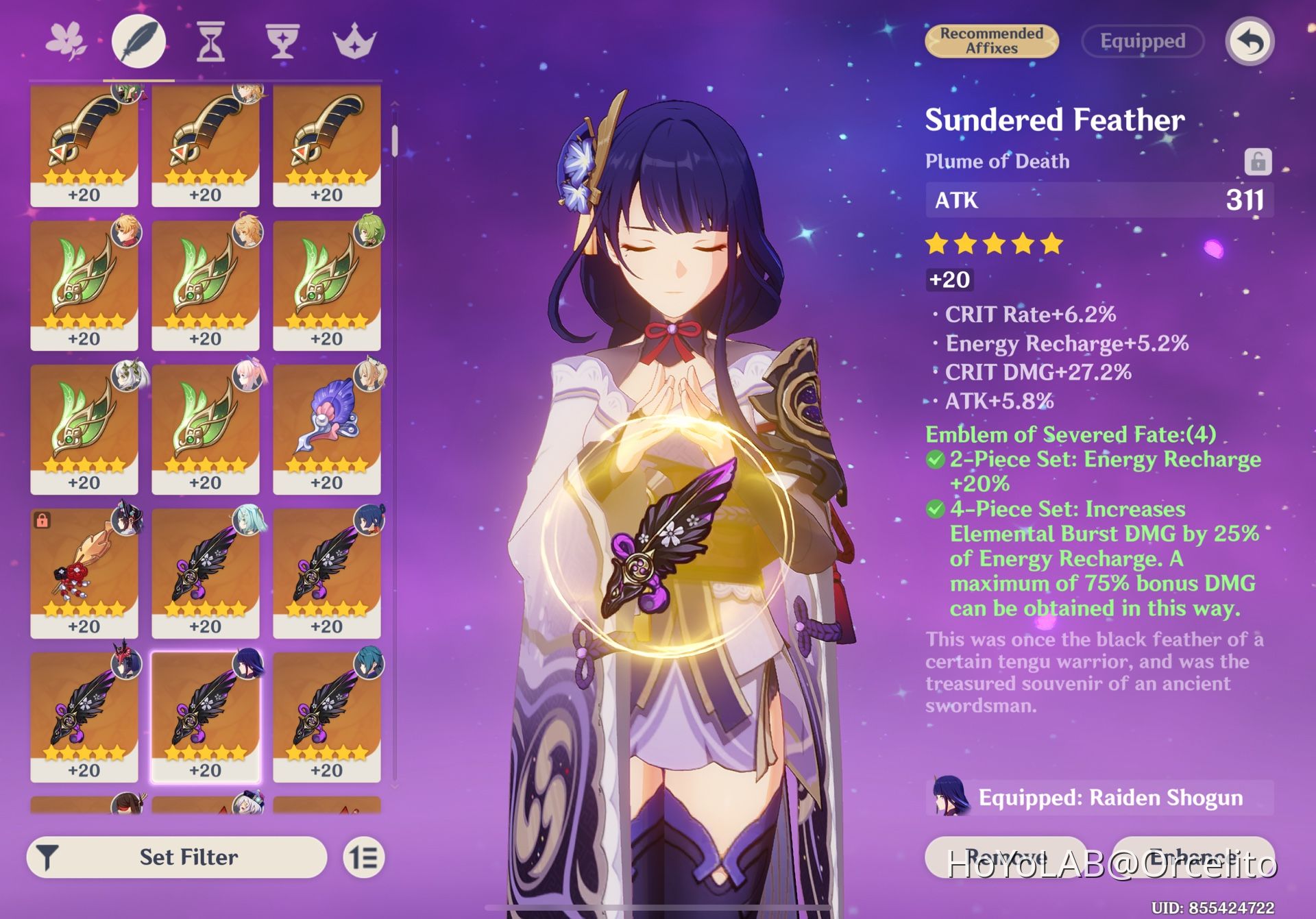Choose the purple seashell feather artifact

[x=327, y=428]
